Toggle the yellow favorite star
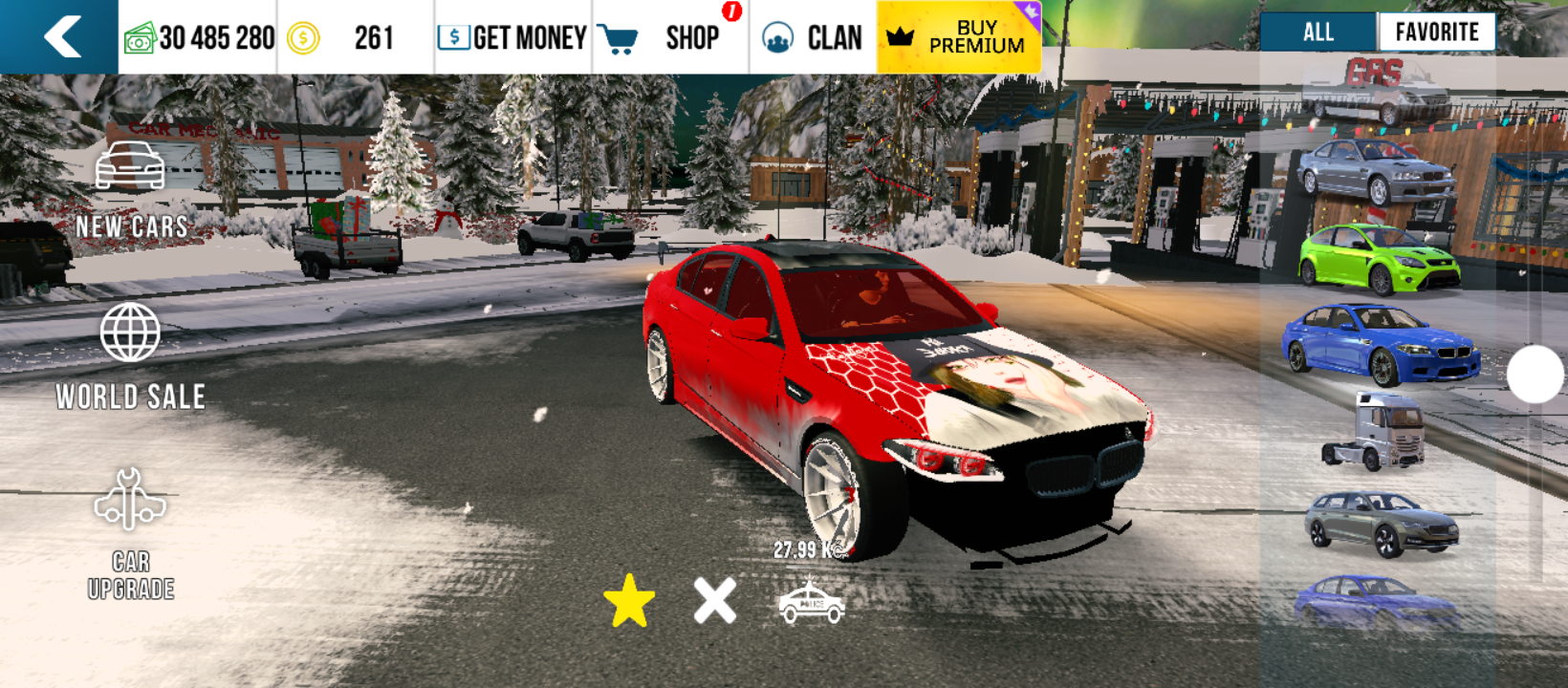 point(629,601)
